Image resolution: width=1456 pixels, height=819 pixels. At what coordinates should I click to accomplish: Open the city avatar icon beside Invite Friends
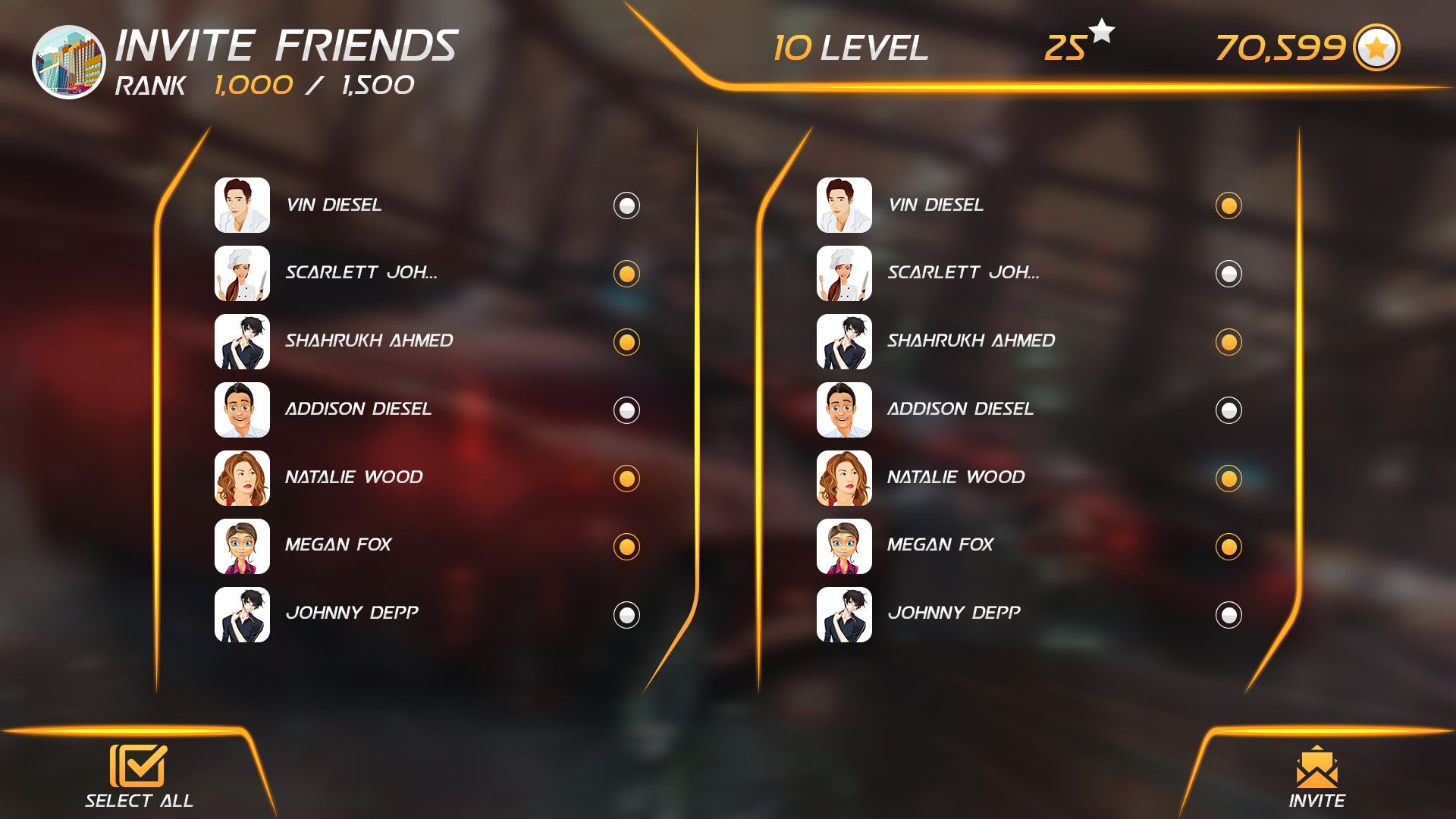(68, 62)
